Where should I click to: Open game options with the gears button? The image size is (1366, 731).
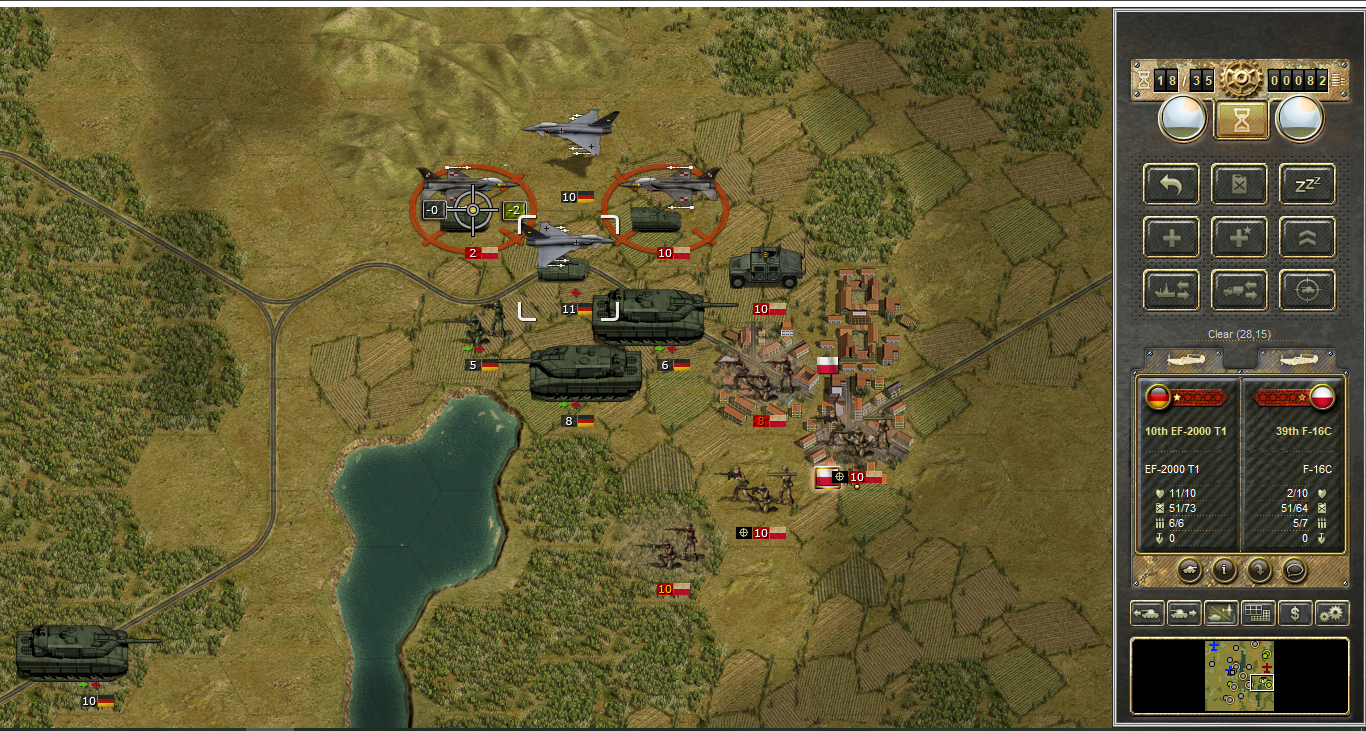click(x=1332, y=614)
